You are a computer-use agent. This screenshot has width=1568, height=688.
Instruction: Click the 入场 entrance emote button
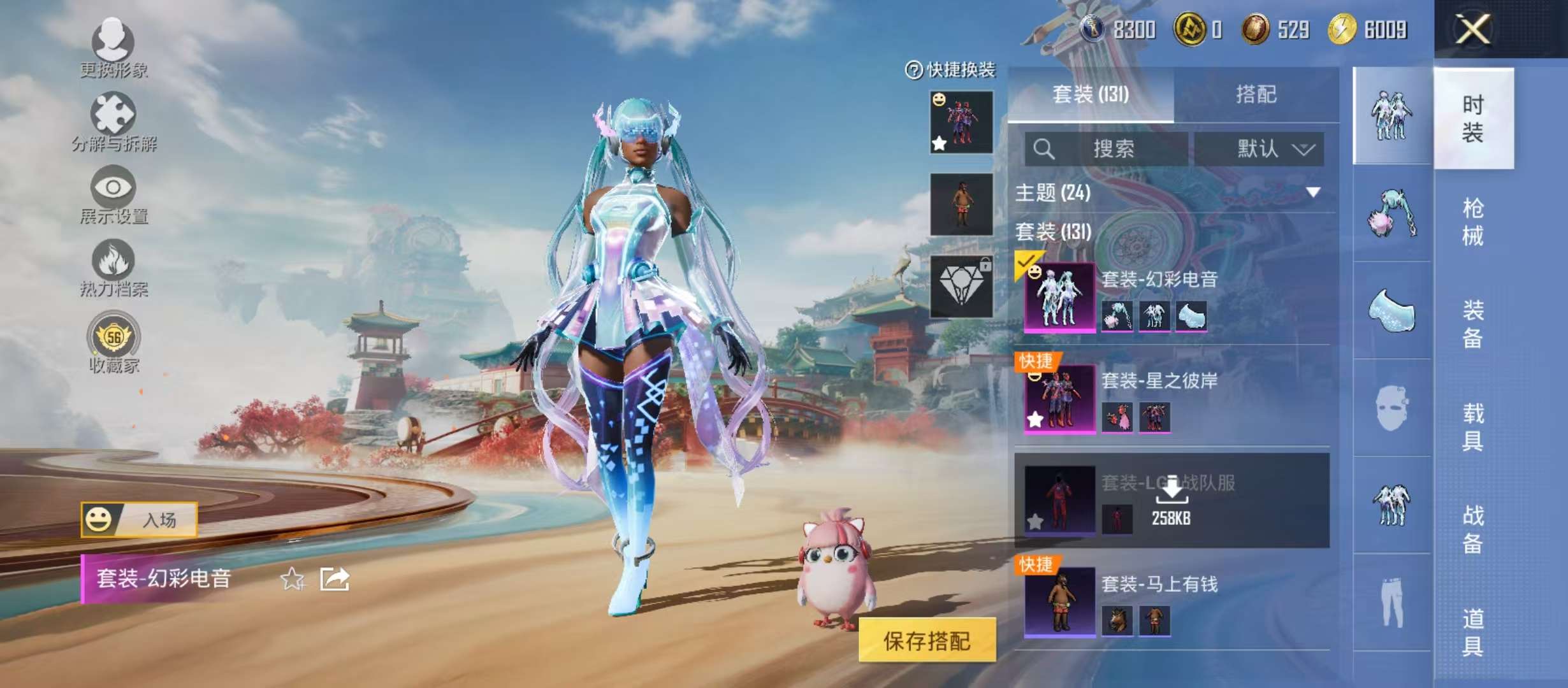point(139,520)
